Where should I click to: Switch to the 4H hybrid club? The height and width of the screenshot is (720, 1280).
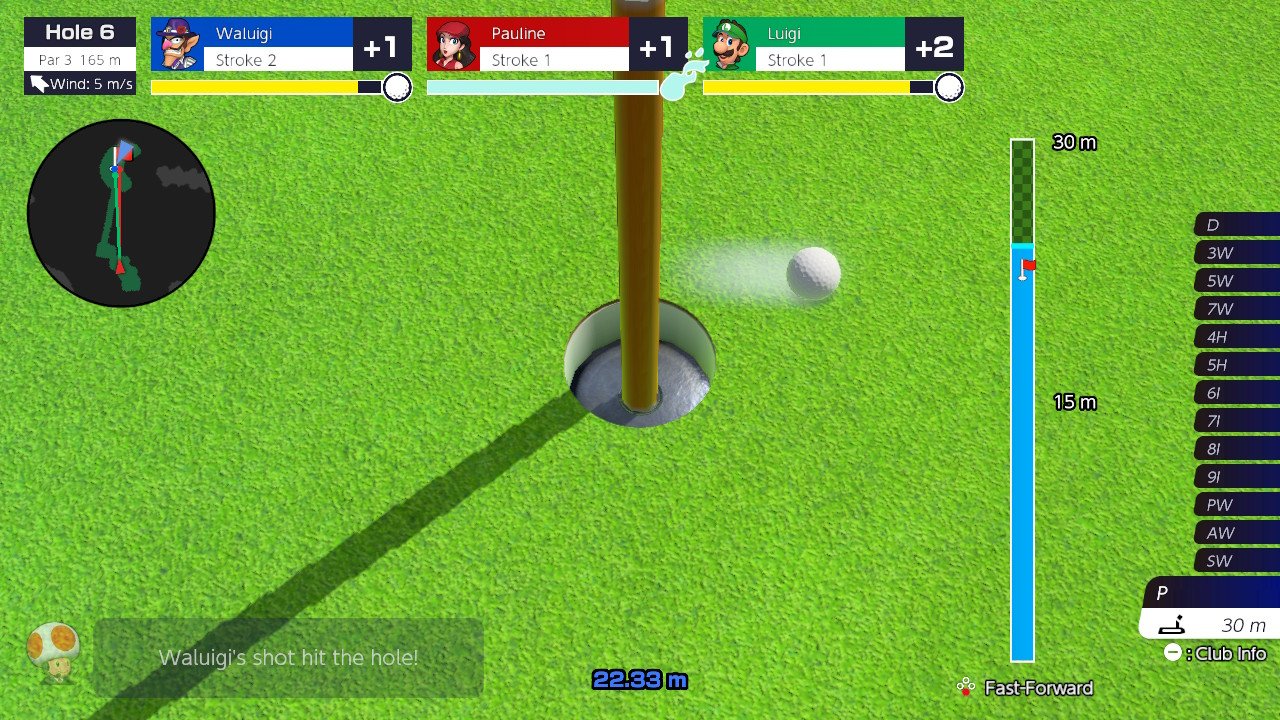point(1237,337)
